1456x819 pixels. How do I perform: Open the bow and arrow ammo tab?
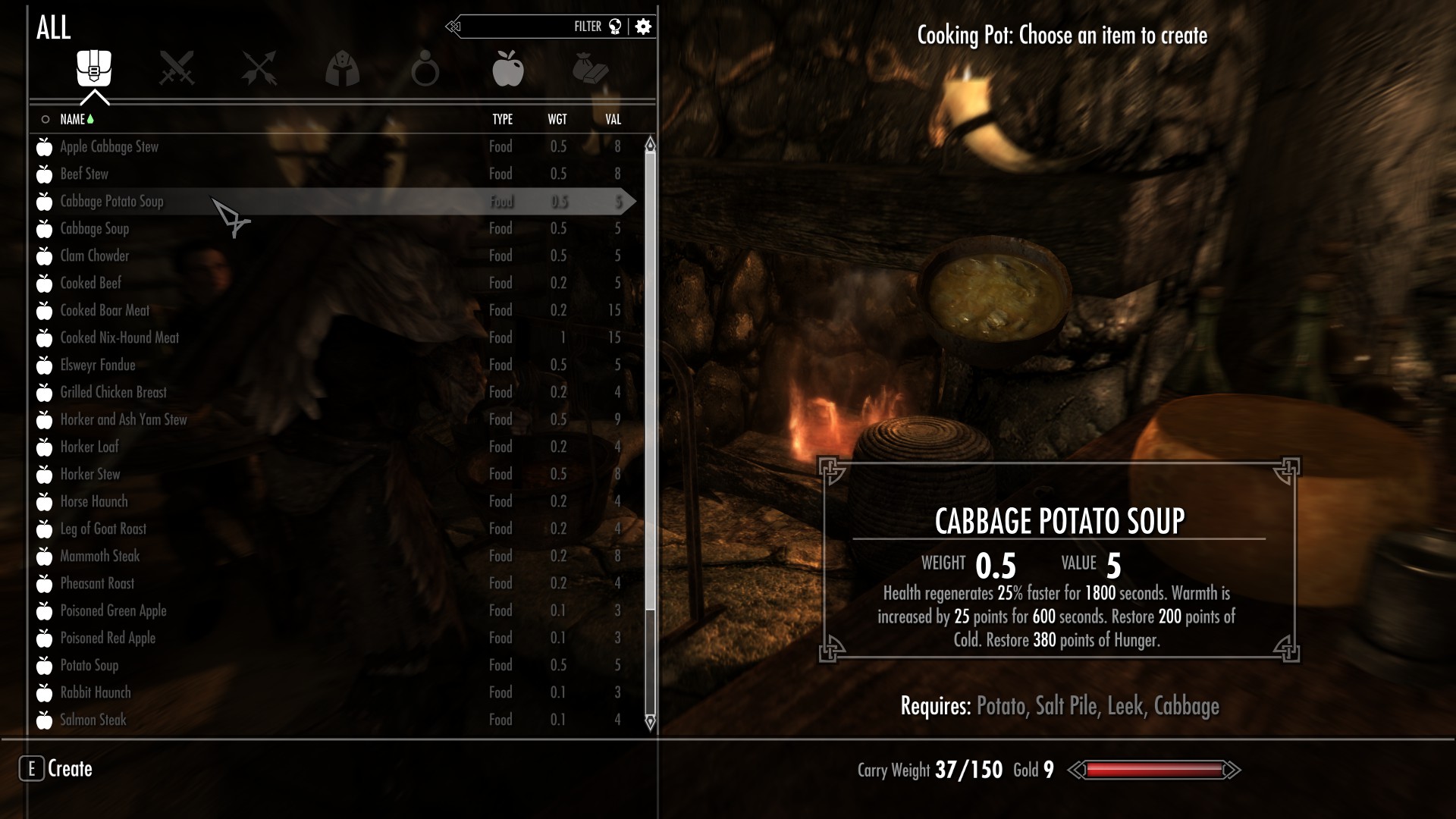pyautogui.click(x=259, y=69)
